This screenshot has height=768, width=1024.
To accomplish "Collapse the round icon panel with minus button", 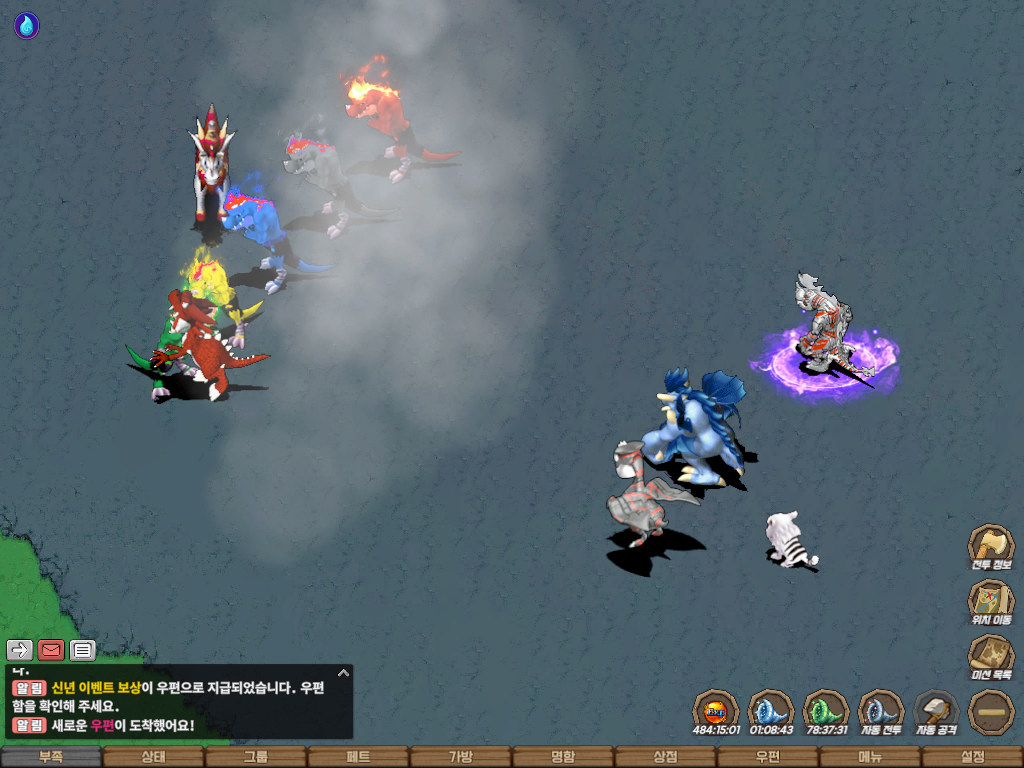I will point(991,711).
